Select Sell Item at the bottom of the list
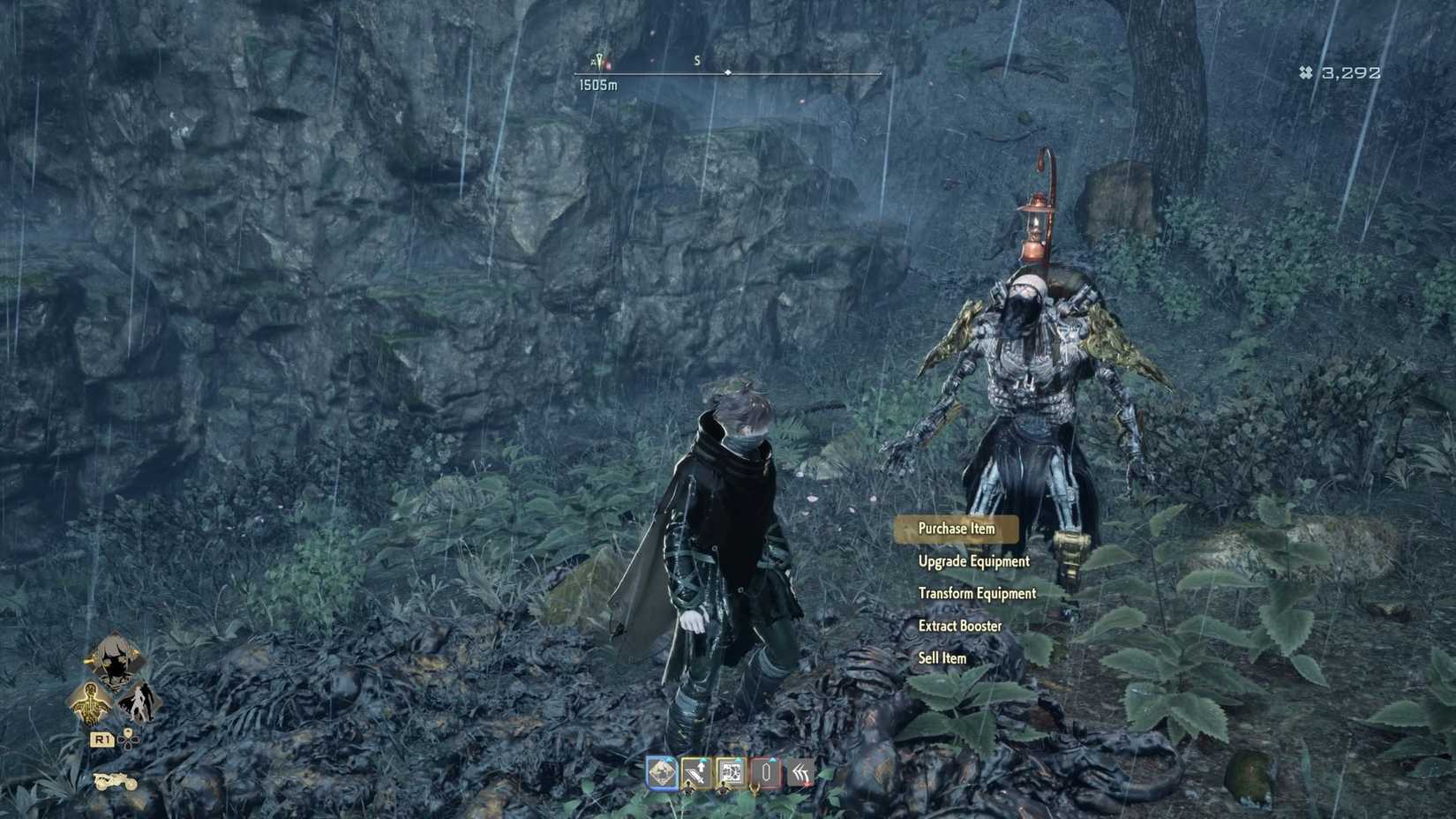The image size is (1456, 819). pos(941,657)
